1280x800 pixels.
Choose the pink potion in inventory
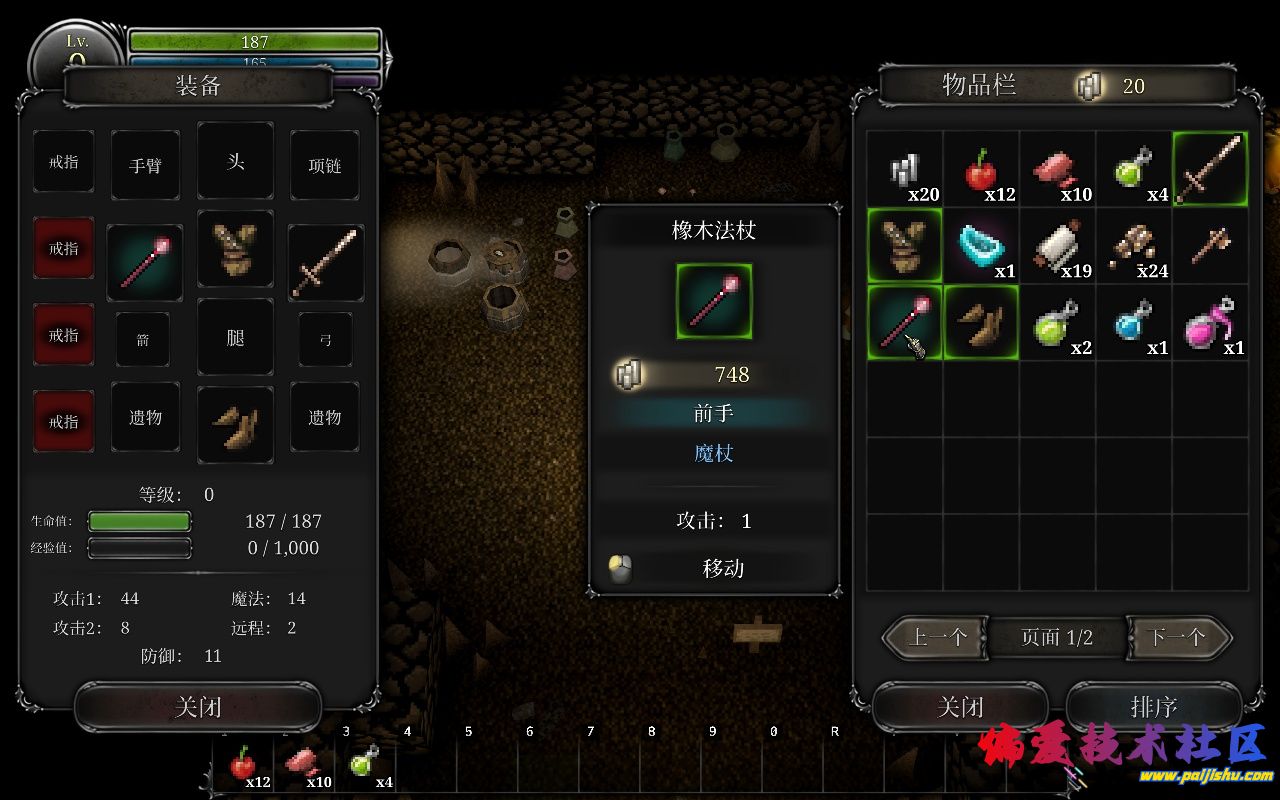pyautogui.click(x=1209, y=322)
